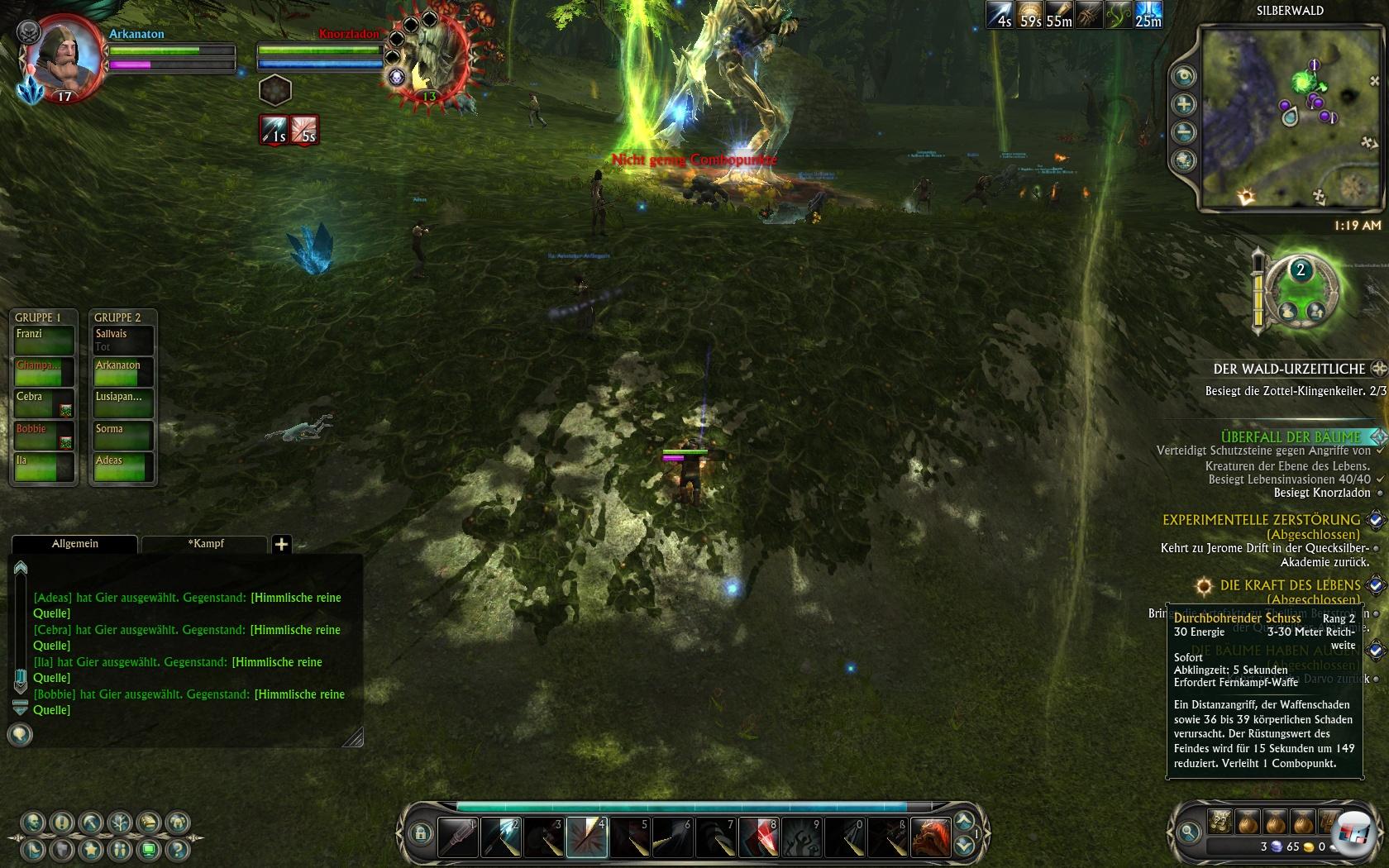Use the red slash ability in slot 8

(758, 837)
